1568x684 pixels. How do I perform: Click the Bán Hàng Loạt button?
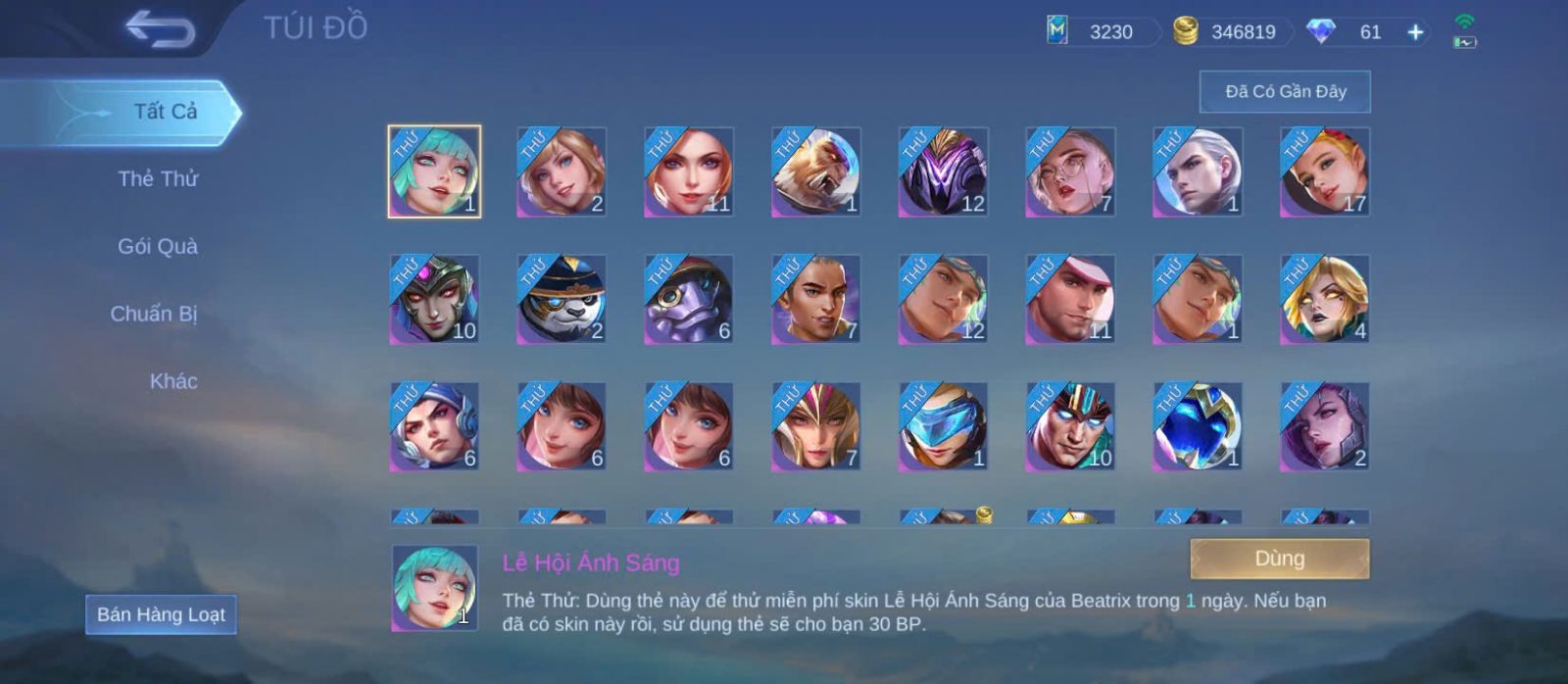click(161, 614)
